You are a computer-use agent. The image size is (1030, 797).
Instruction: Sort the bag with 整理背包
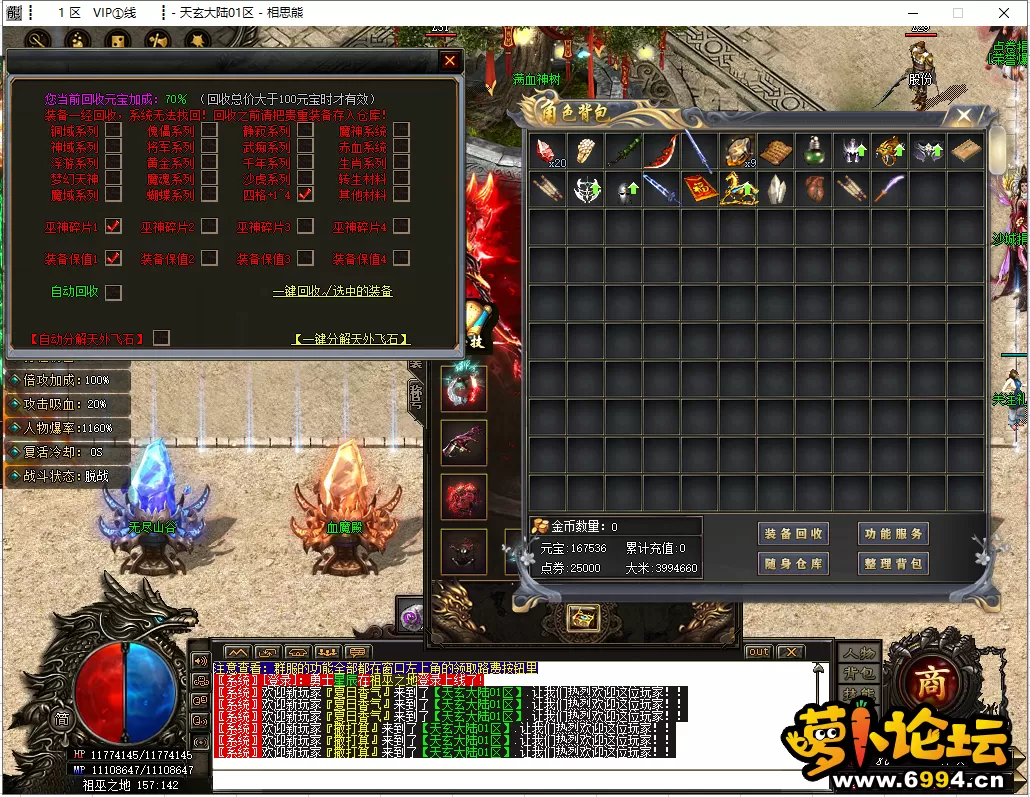click(x=893, y=564)
